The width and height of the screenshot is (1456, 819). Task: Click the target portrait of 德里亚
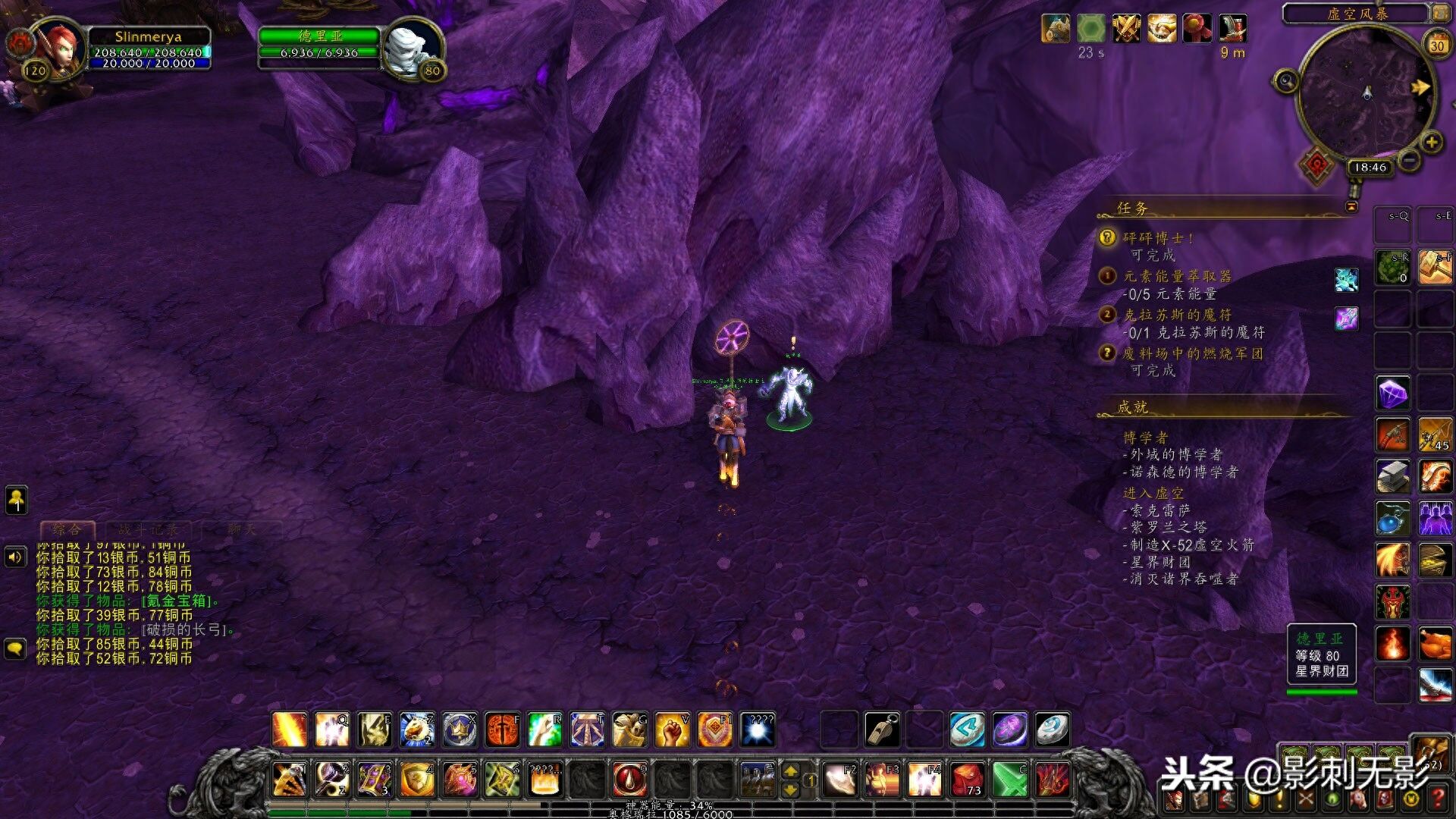[410, 47]
